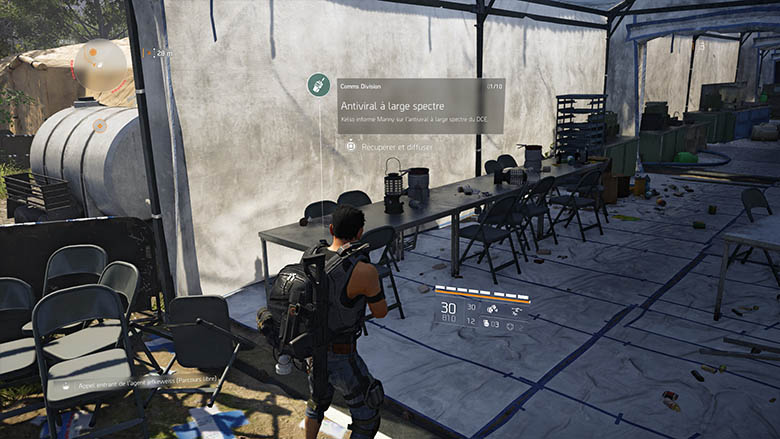Click the orange waypoint marker below the minimap

coord(100,126)
